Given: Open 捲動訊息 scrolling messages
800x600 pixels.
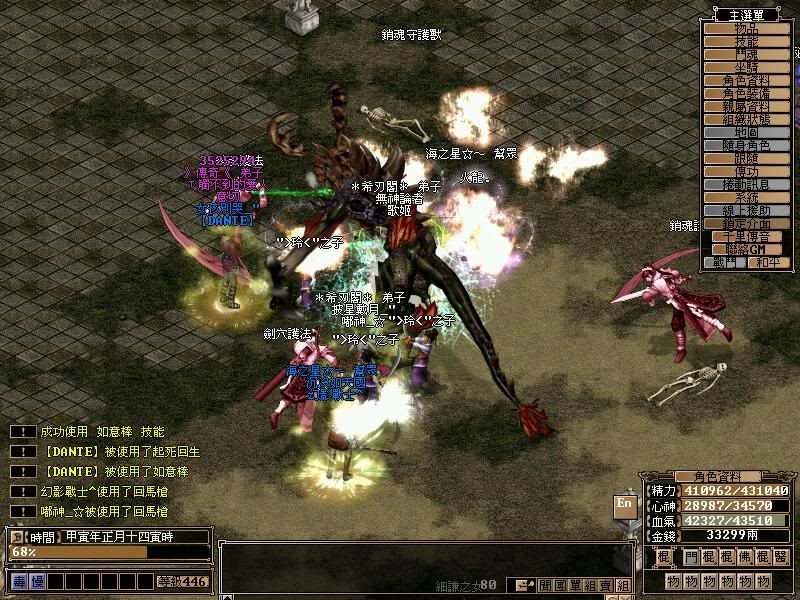Looking at the screenshot, I should [747, 184].
